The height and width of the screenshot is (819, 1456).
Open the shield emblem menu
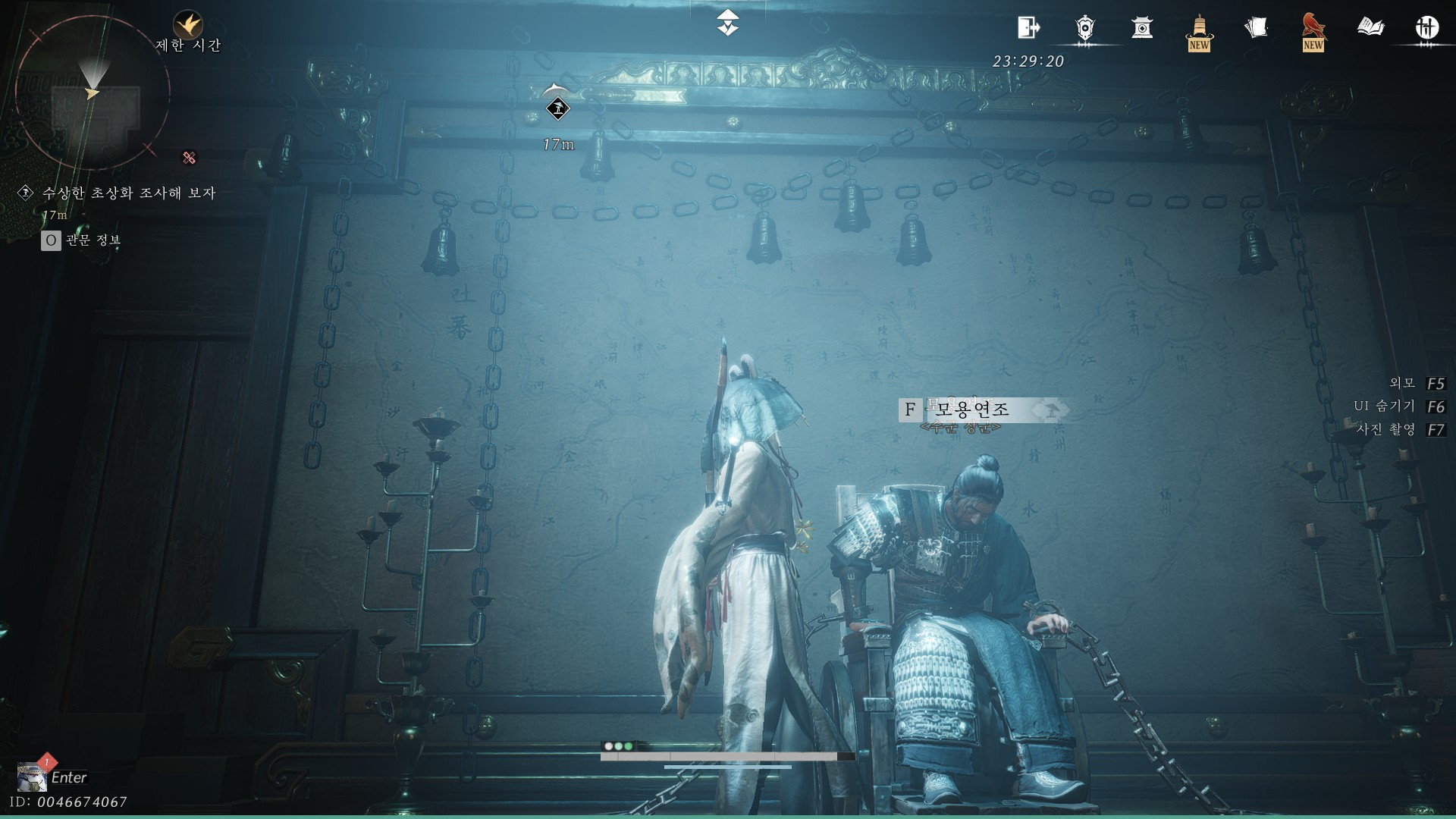(1085, 28)
